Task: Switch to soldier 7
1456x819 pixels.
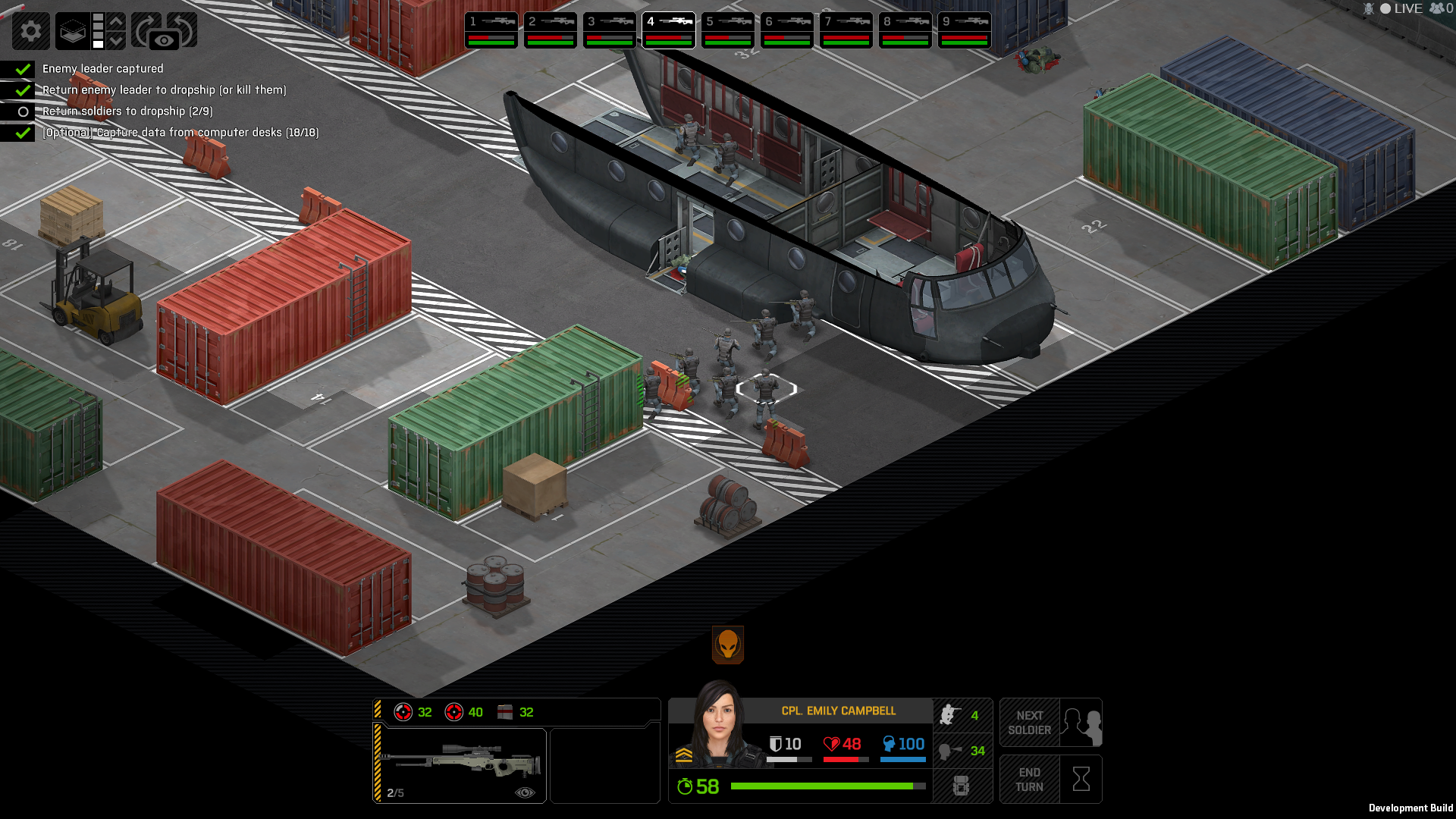Action: [846, 30]
